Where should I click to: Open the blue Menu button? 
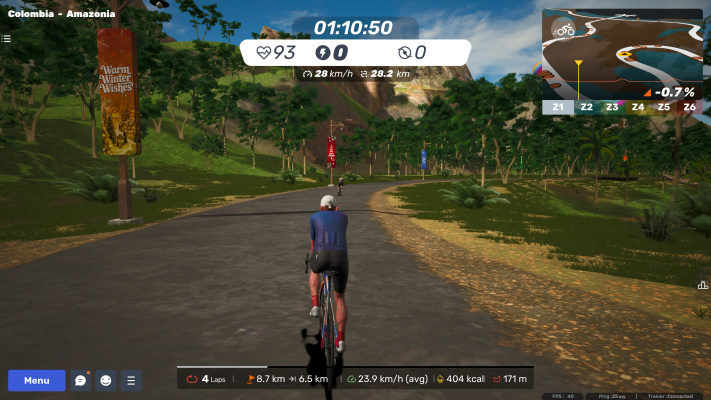tap(37, 380)
